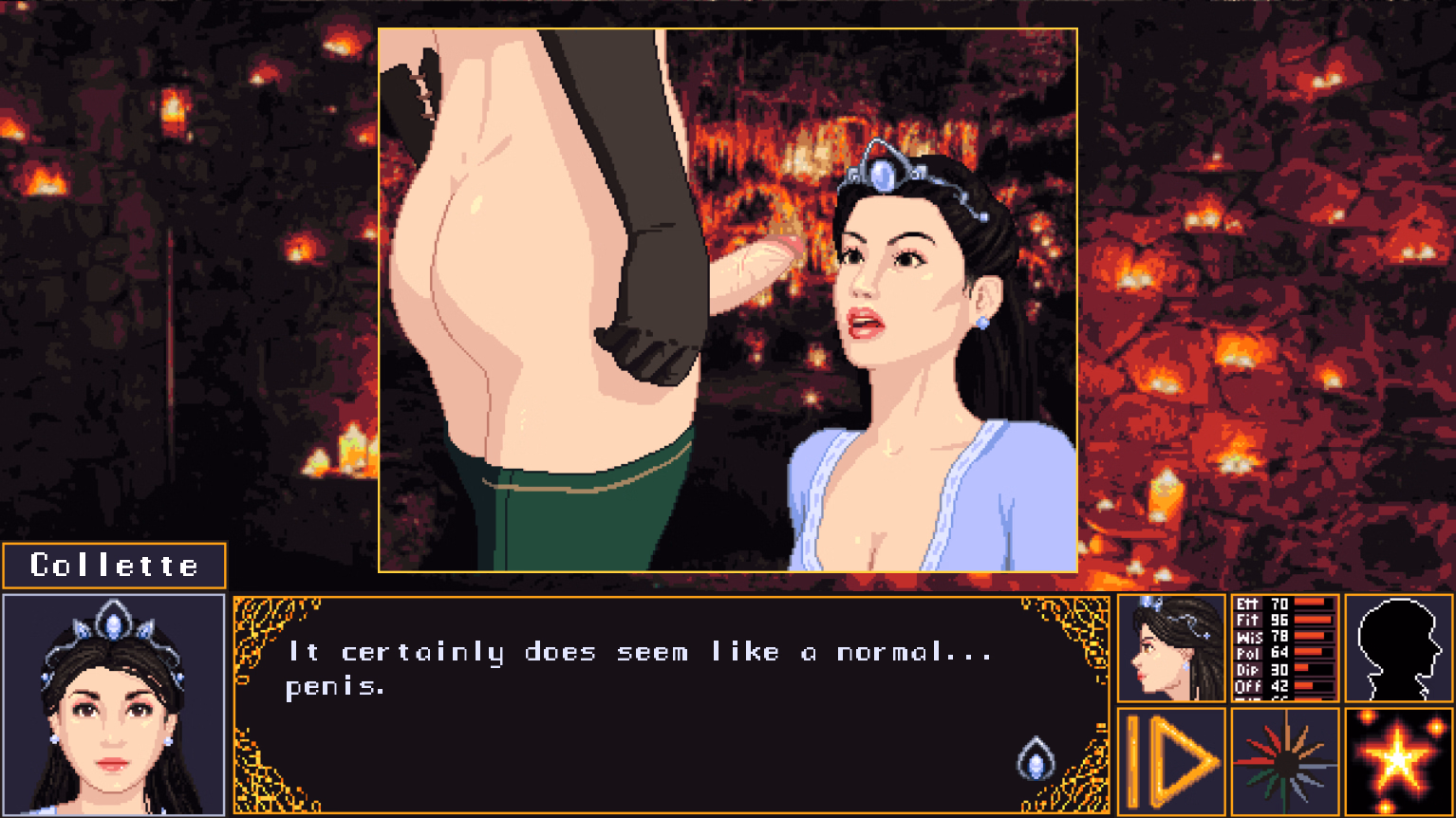Open the character stats panel
Image resolution: width=1456 pixels, height=818 pixels.
tap(1284, 648)
